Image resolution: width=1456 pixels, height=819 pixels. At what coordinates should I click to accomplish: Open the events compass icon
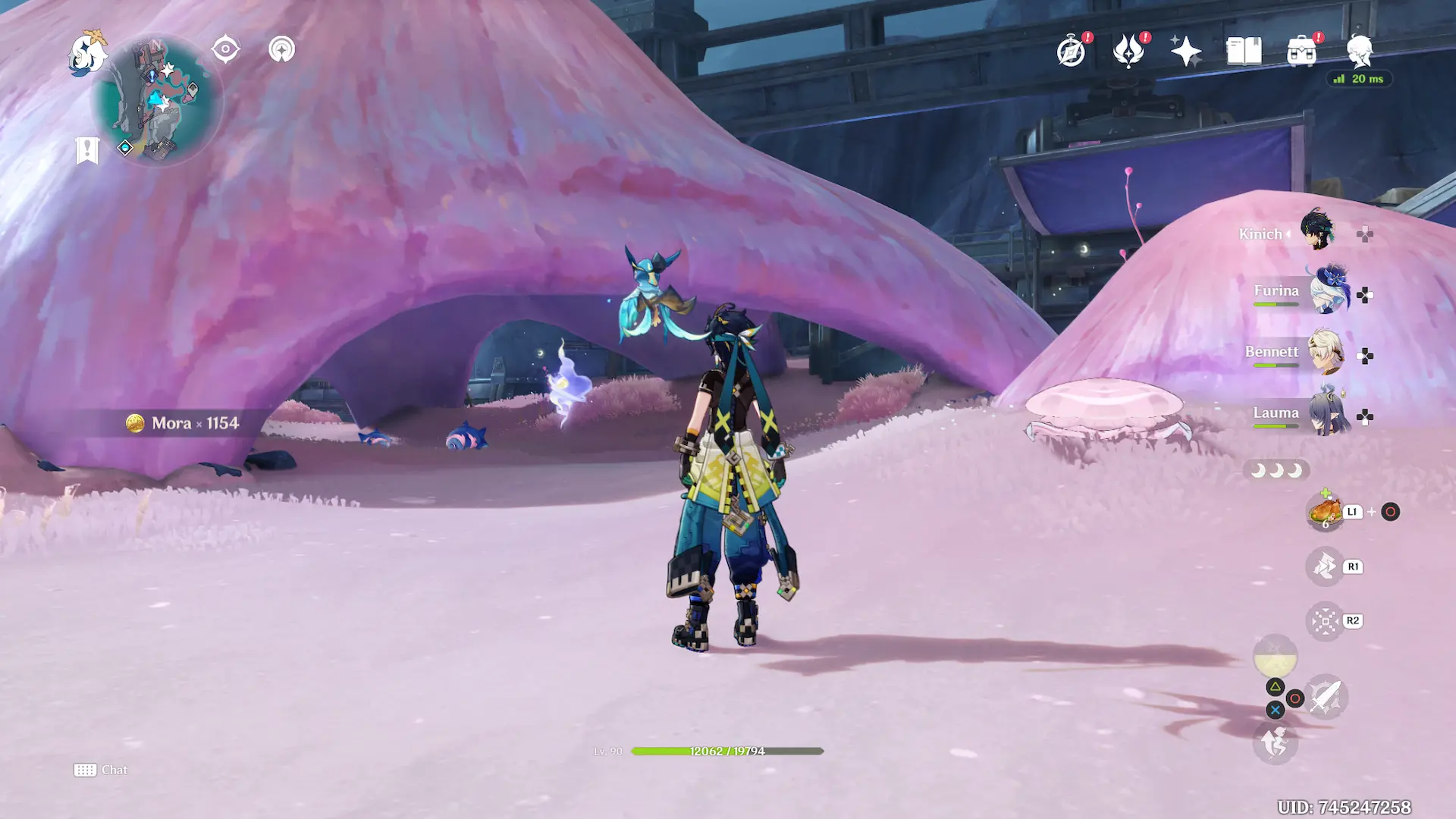pos(1071,52)
